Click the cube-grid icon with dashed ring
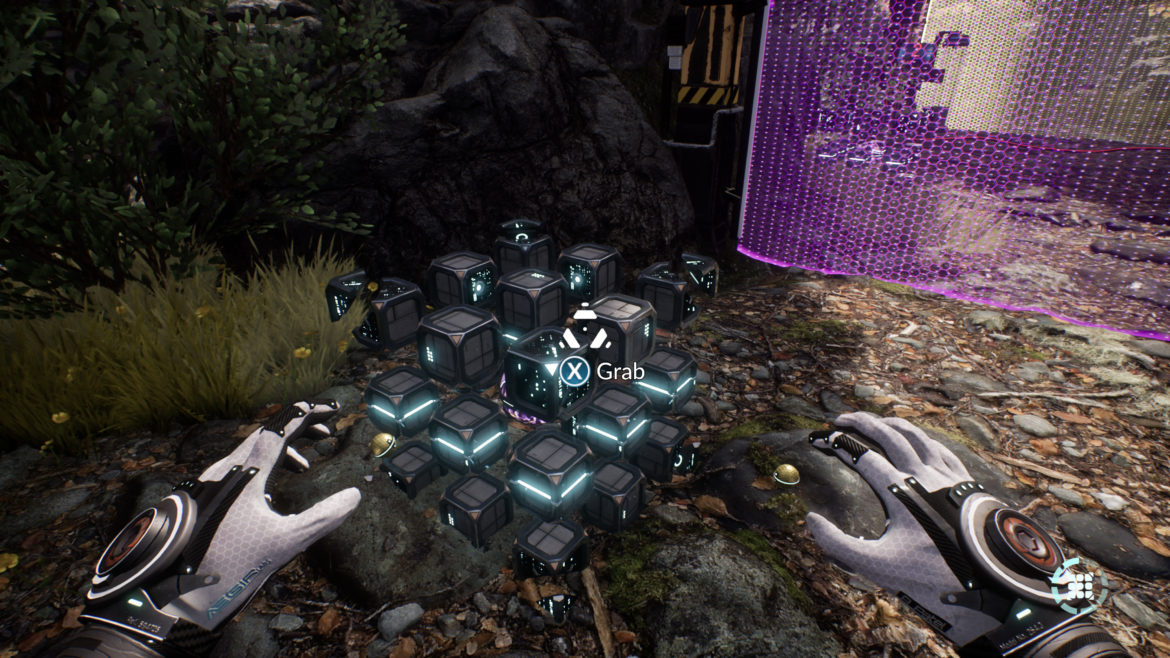This screenshot has width=1170, height=658. [1079, 586]
